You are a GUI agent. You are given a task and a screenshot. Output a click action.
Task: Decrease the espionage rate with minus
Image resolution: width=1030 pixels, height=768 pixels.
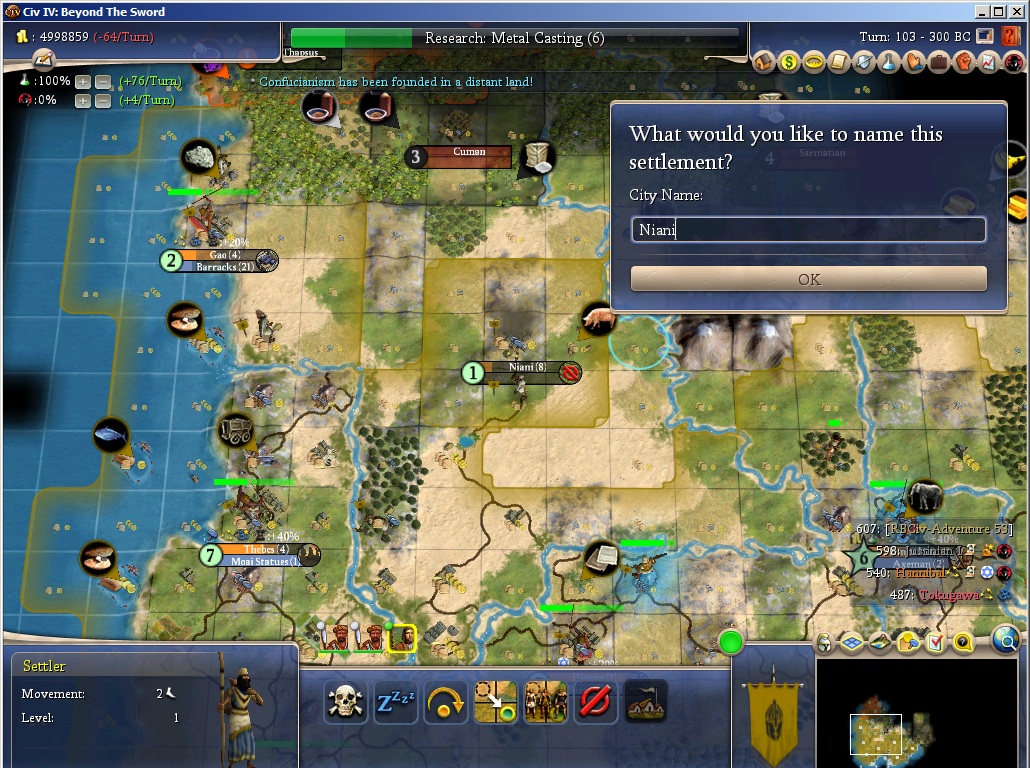pos(102,100)
